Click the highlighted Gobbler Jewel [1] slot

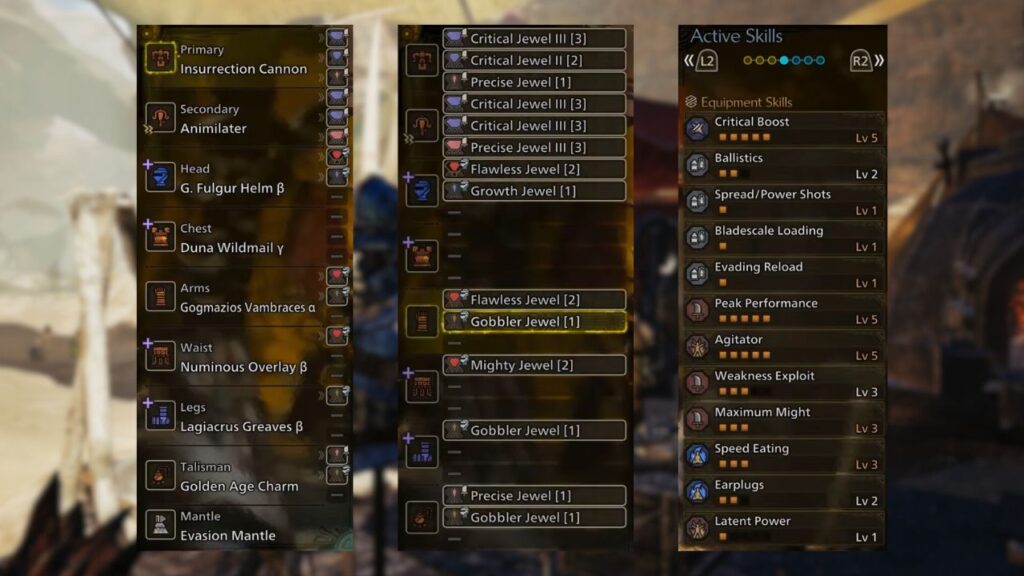click(x=534, y=322)
